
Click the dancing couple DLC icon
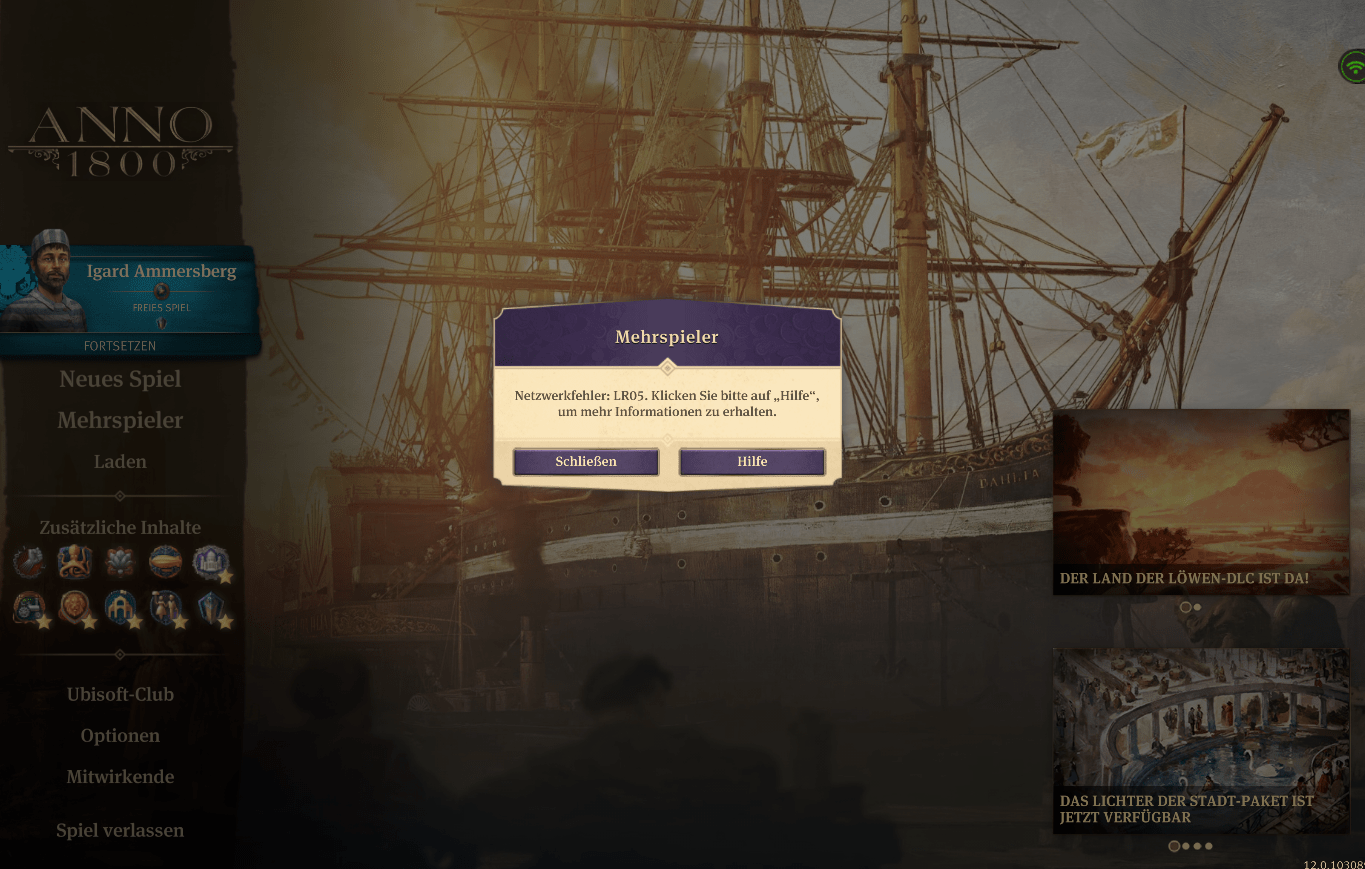(165, 606)
